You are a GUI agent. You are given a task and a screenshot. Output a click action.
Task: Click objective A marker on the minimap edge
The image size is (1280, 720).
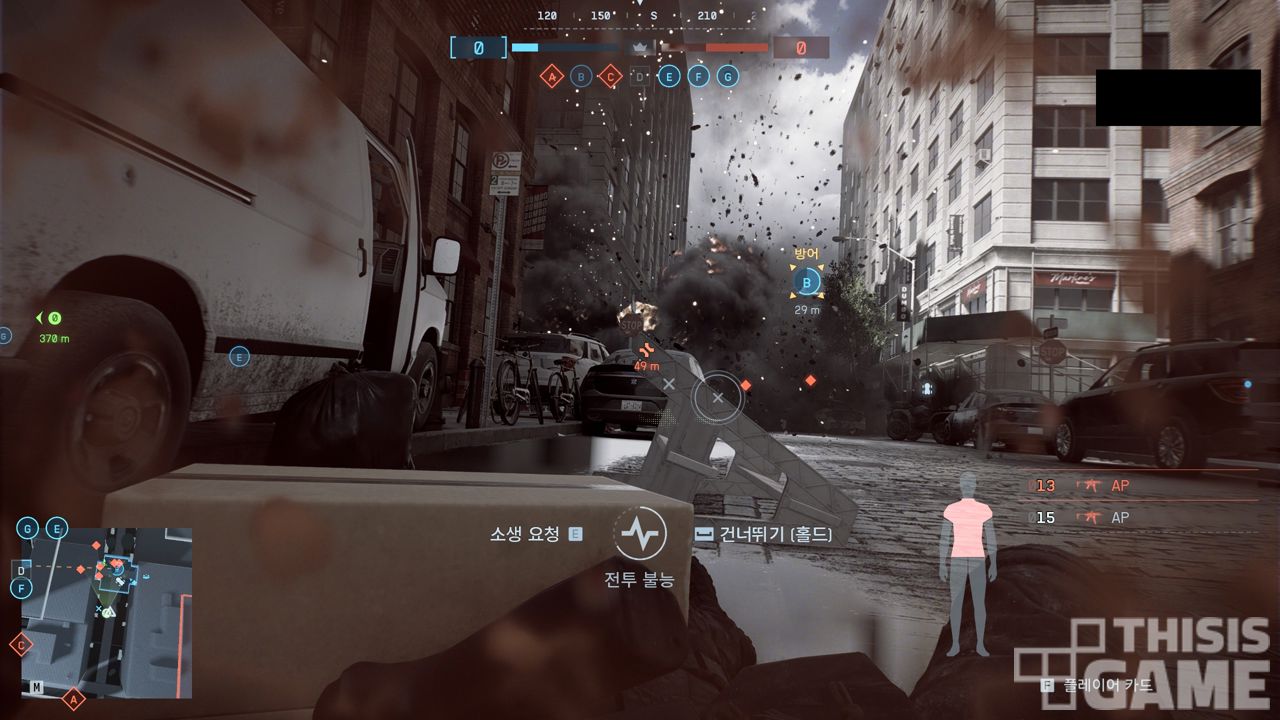tap(72, 700)
